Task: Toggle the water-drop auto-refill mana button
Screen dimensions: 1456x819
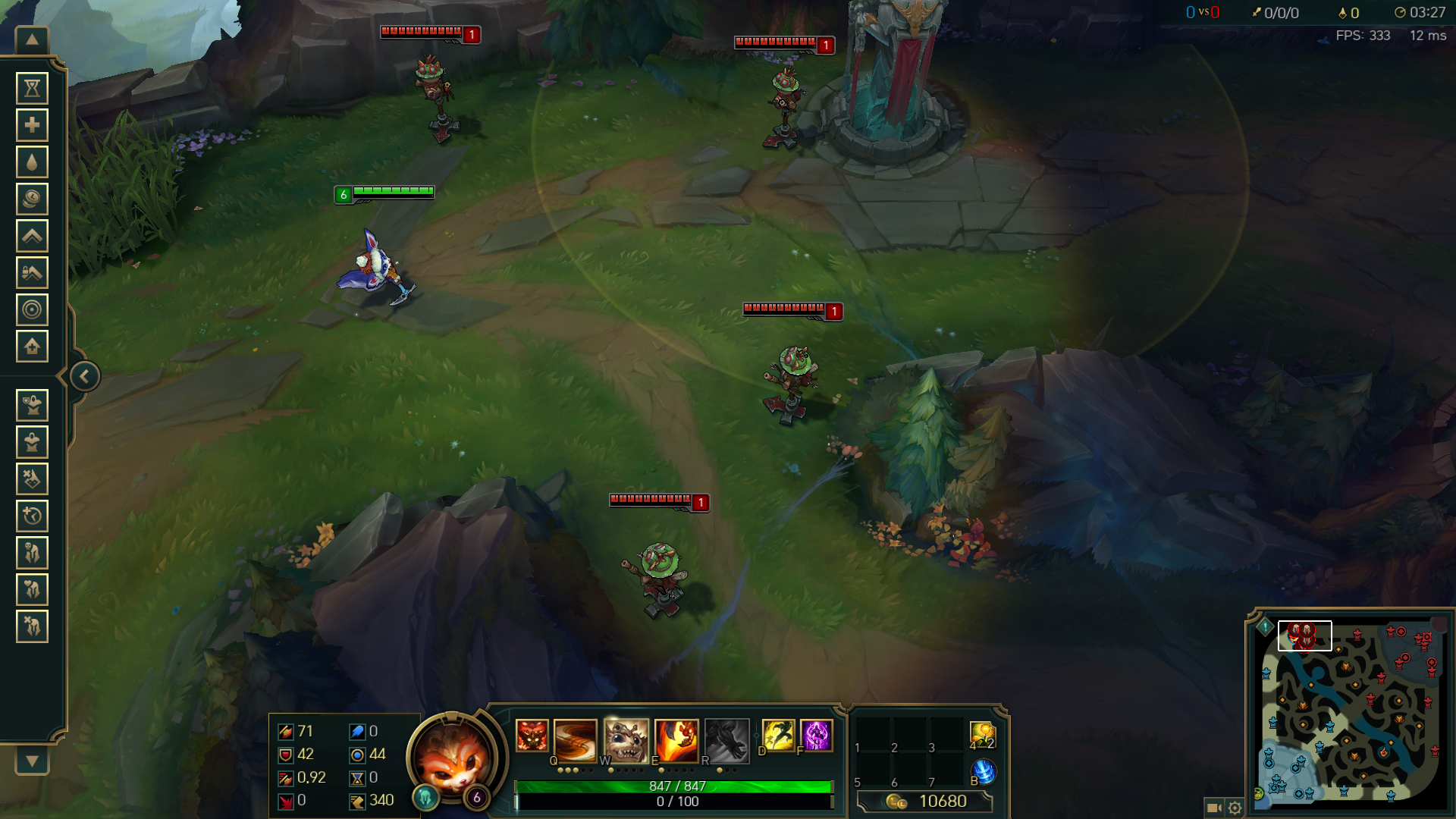Action: (32, 162)
